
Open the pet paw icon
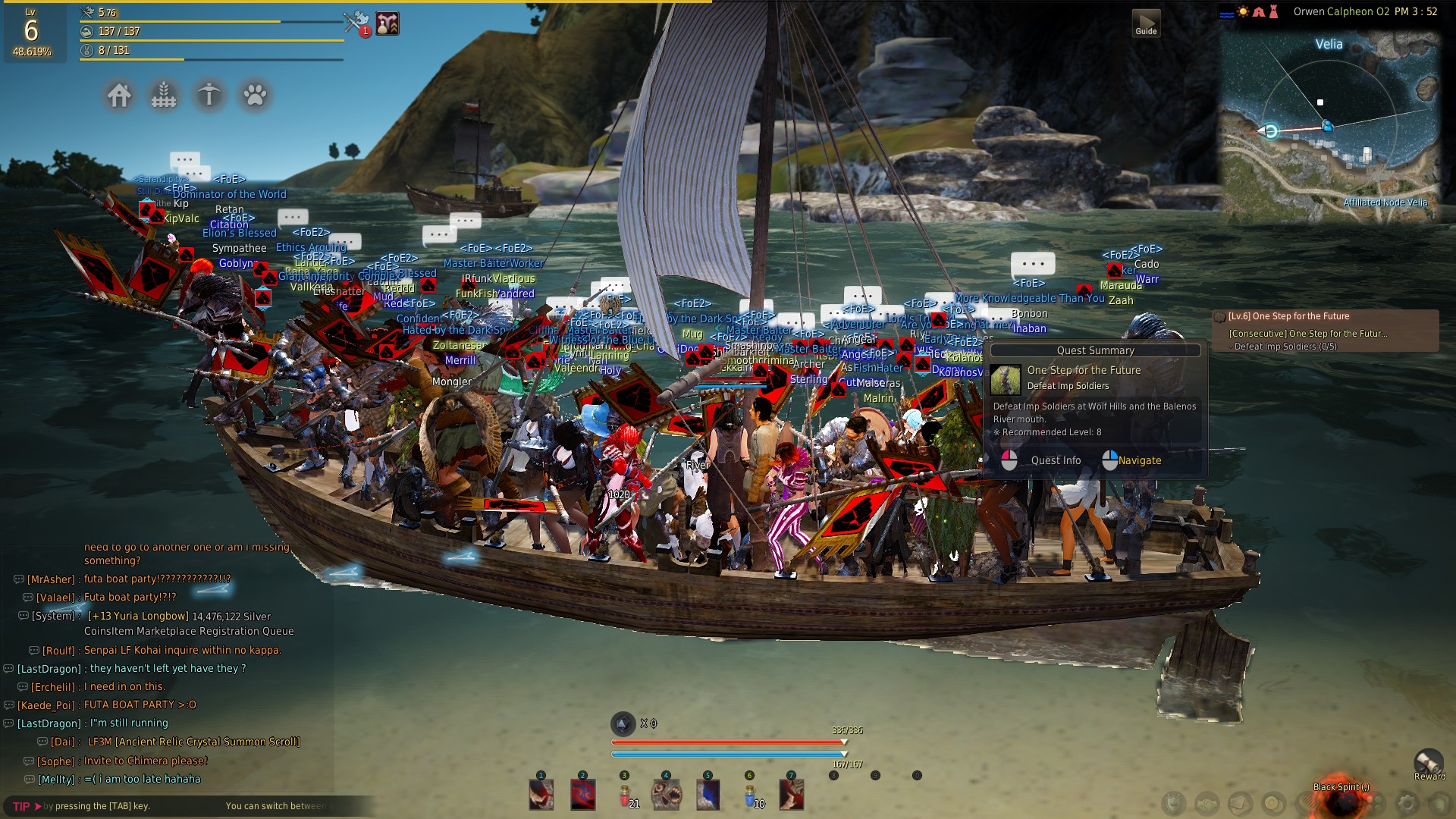pos(255,96)
